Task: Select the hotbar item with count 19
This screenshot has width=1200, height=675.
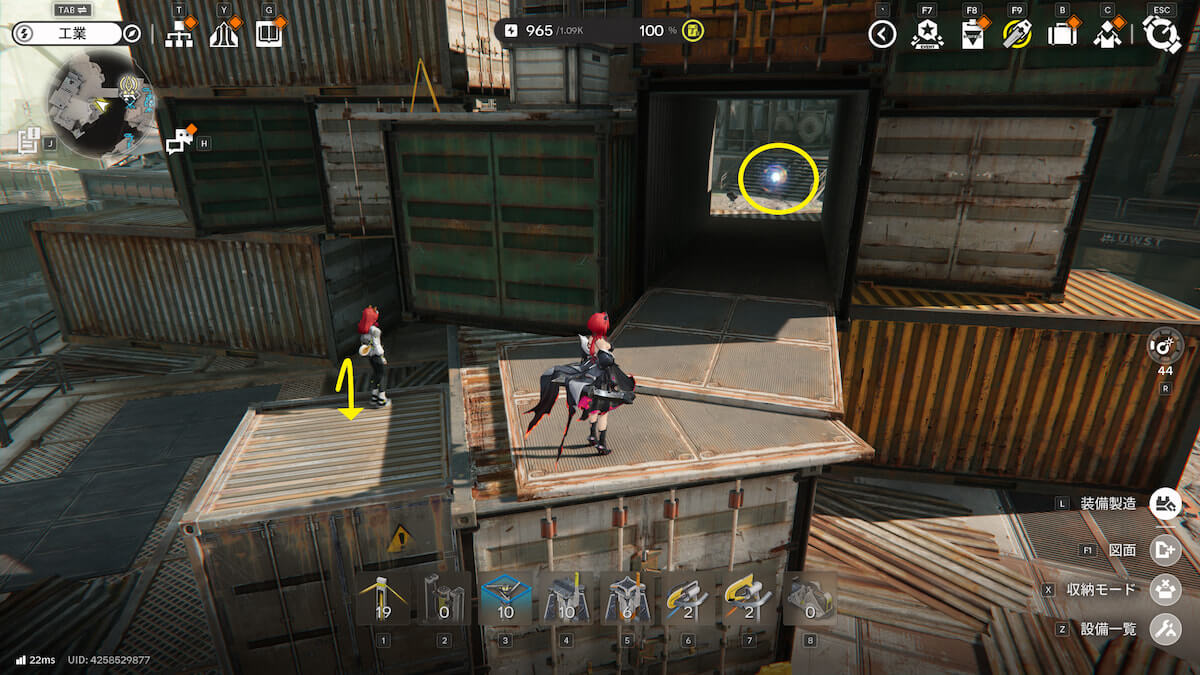Action: [x=383, y=598]
